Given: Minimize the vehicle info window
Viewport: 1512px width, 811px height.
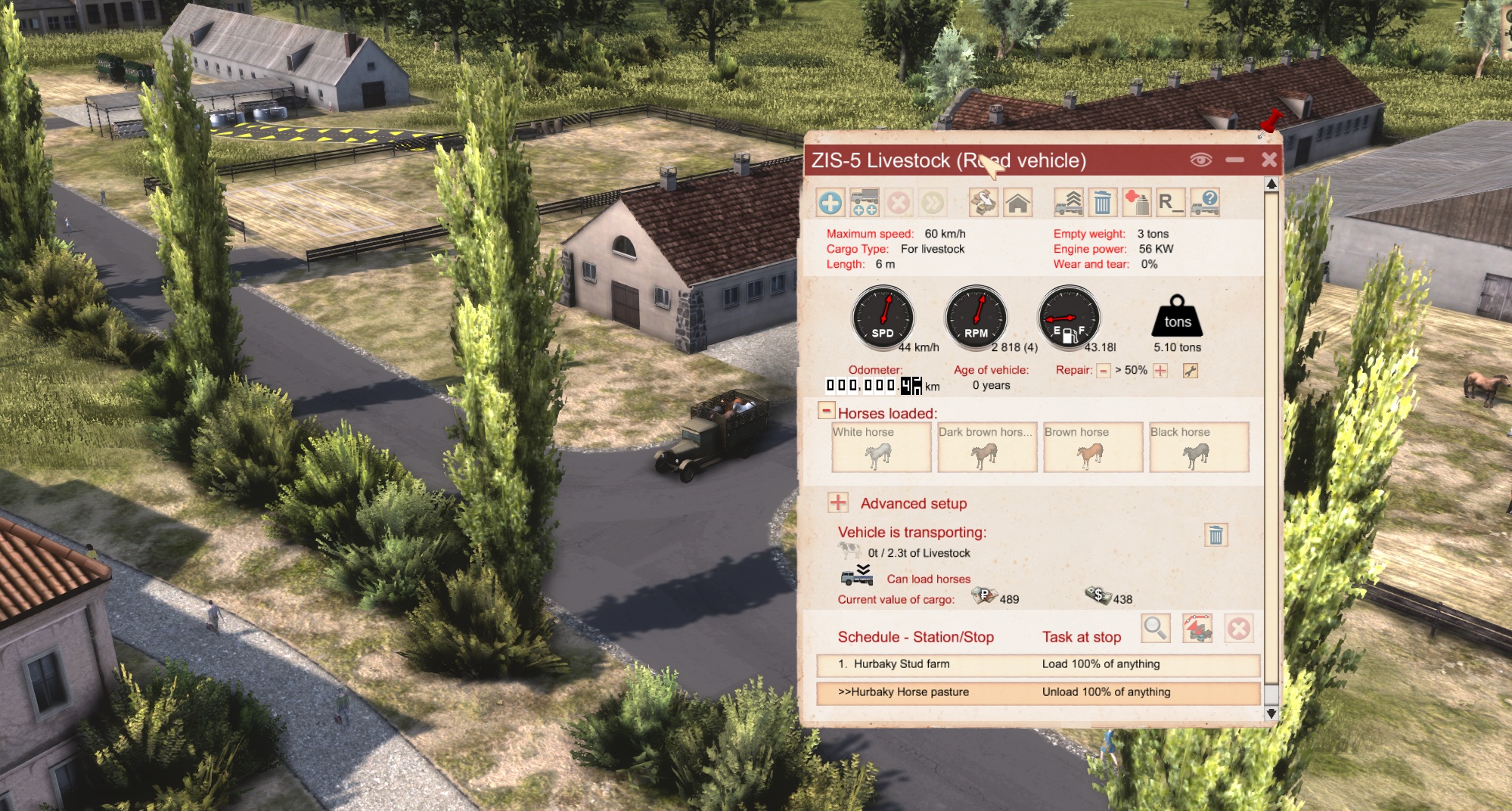Looking at the screenshot, I should point(1235,160).
